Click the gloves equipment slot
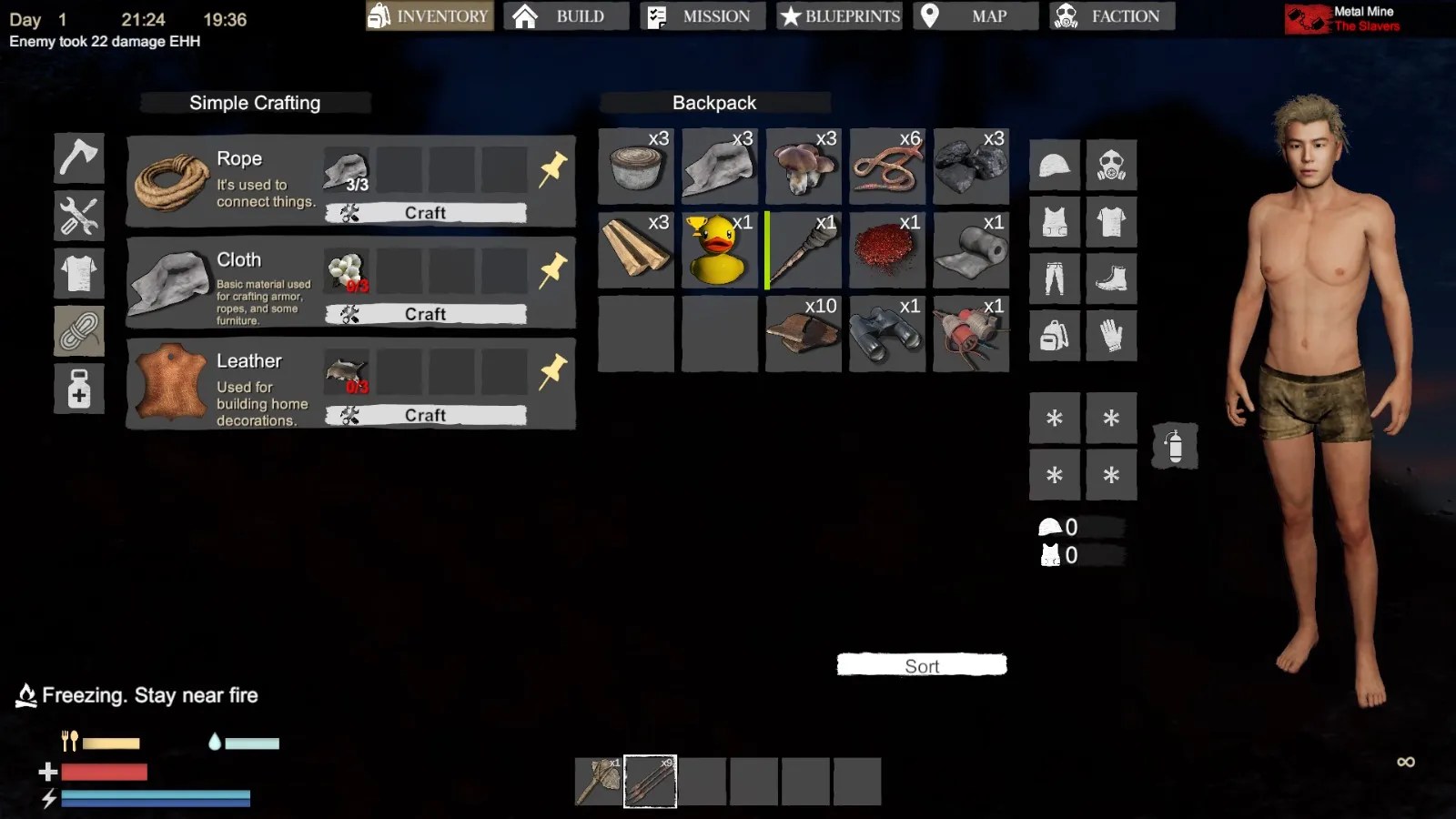This screenshot has height=819, width=1456. (1111, 334)
